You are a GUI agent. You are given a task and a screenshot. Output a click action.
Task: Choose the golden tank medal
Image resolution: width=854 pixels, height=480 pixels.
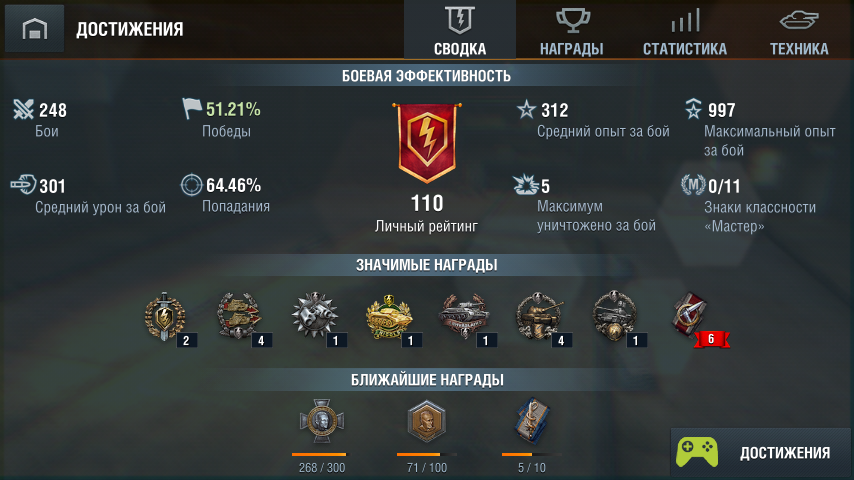point(386,317)
